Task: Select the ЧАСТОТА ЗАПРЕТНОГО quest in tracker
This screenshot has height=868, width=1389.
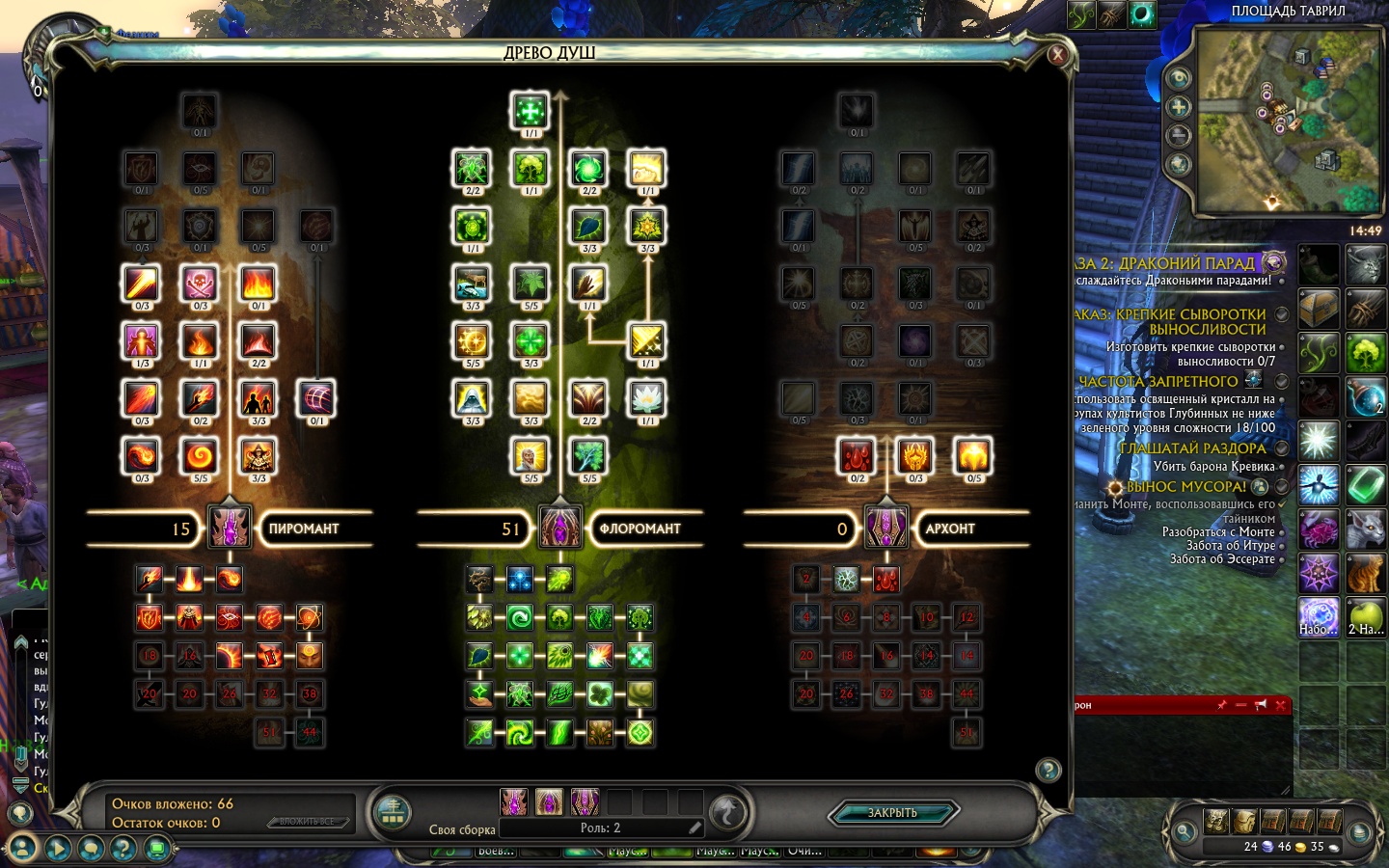Action: [1157, 382]
